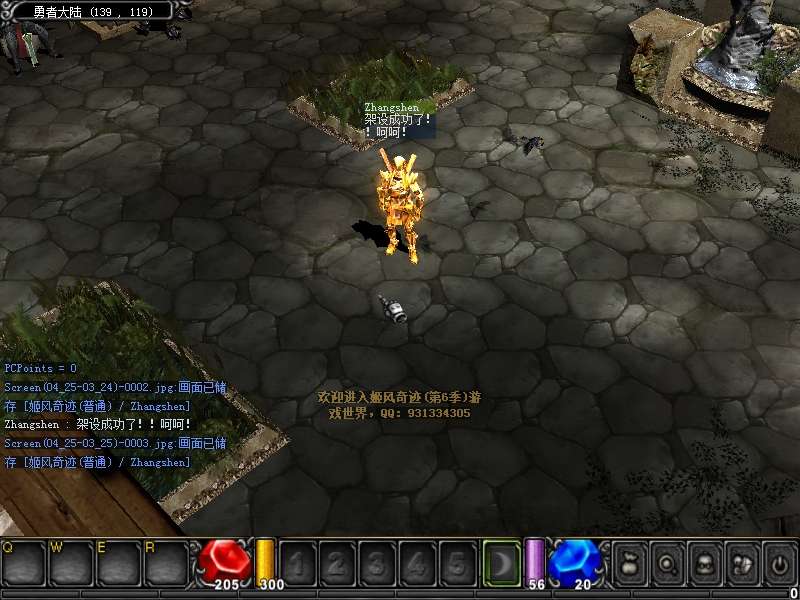This screenshot has width=800, height=600.
Task: Open the character face button
Action: [705, 563]
